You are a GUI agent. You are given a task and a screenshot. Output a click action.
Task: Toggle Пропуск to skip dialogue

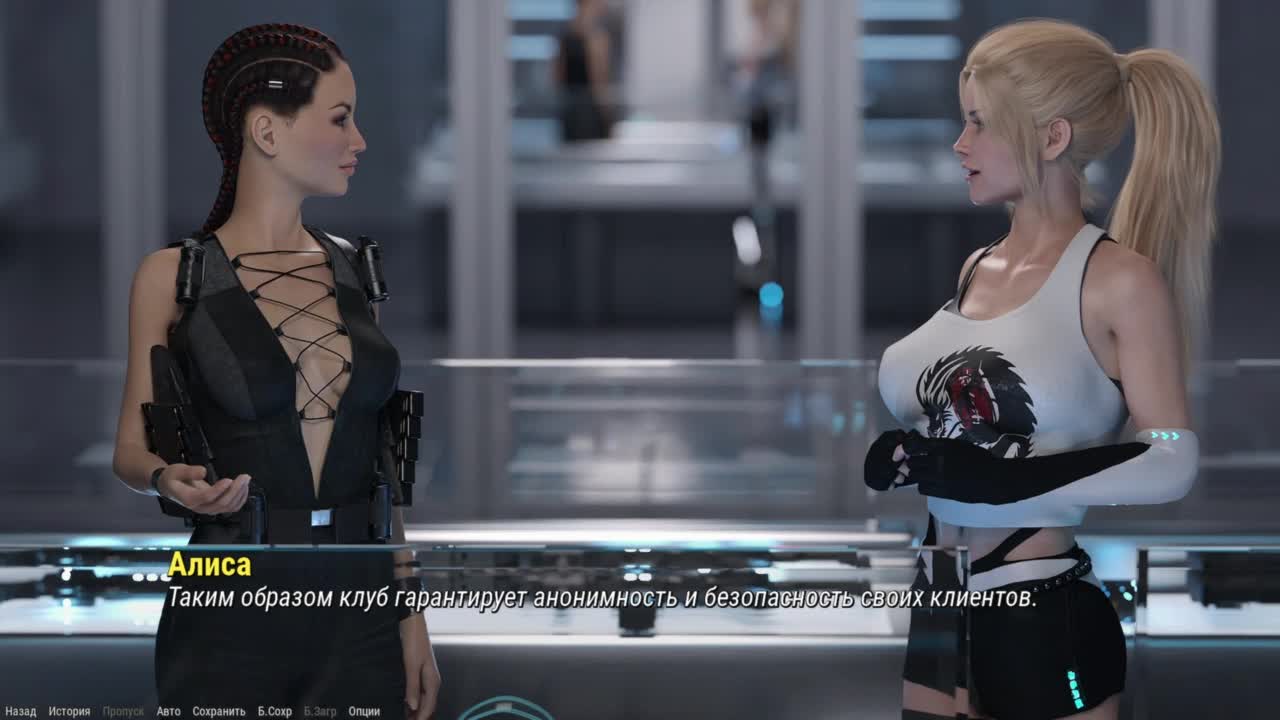123,711
